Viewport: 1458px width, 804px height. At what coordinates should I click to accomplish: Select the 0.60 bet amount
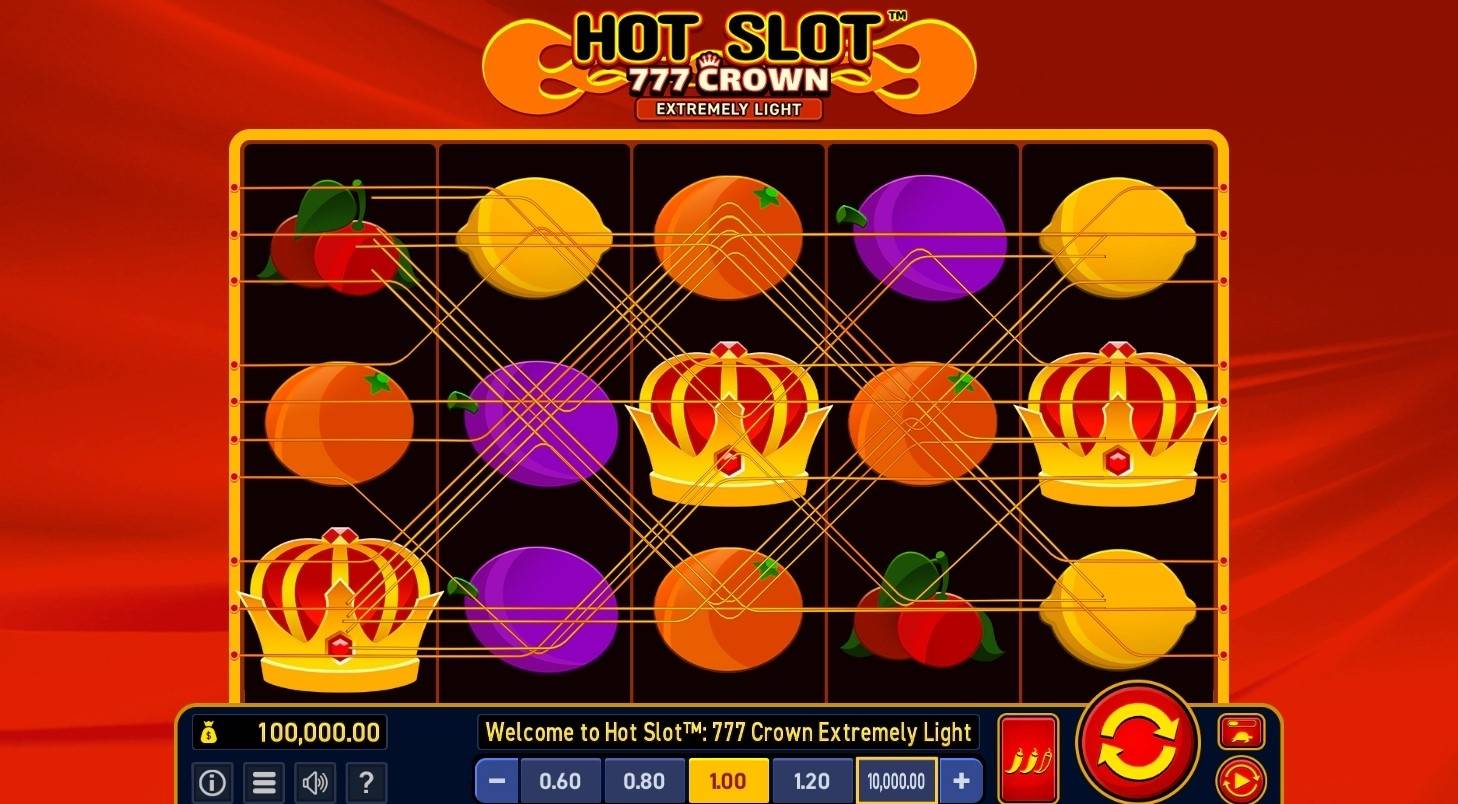pyautogui.click(x=561, y=782)
